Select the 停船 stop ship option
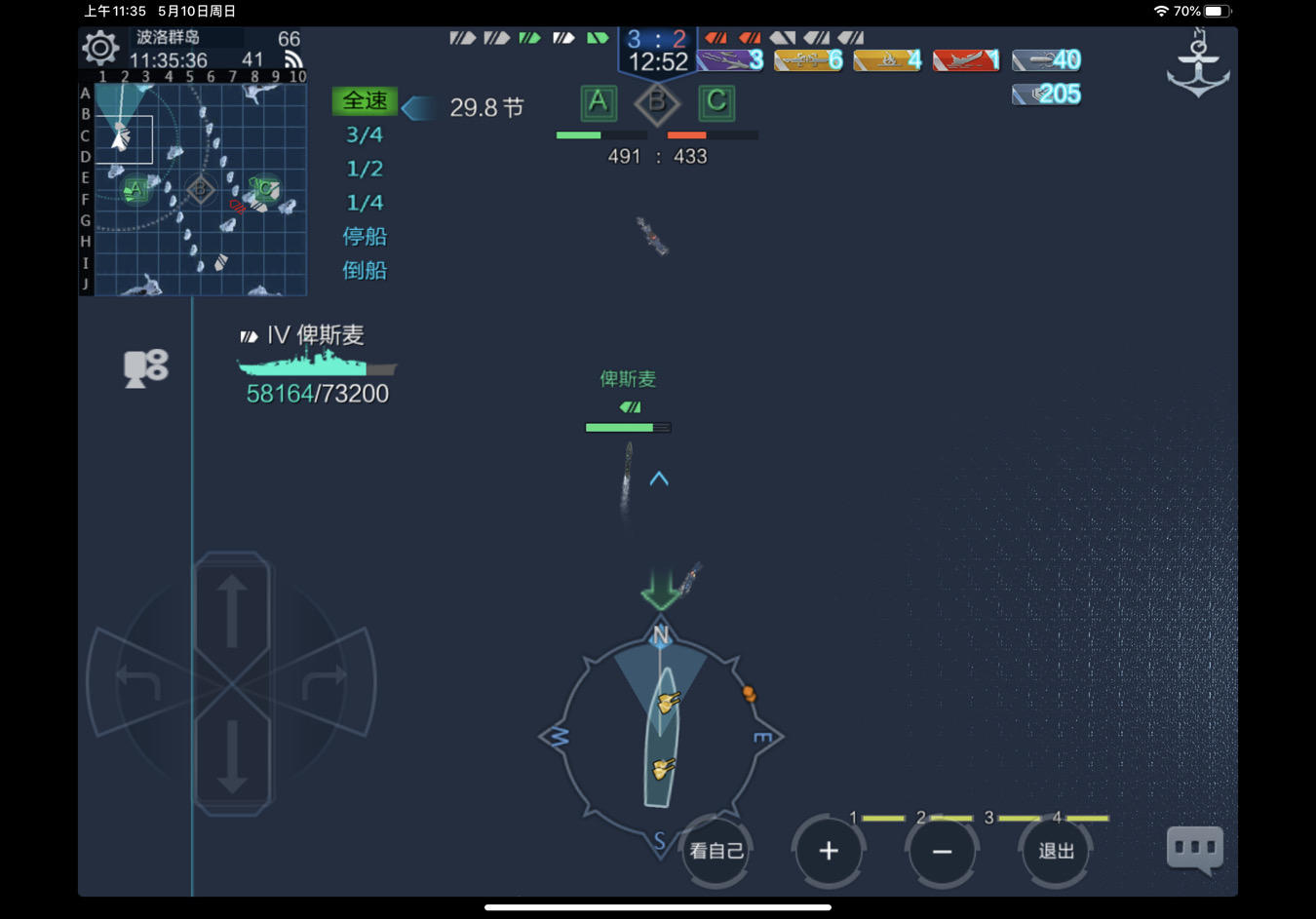 click(x=365, y=236)
